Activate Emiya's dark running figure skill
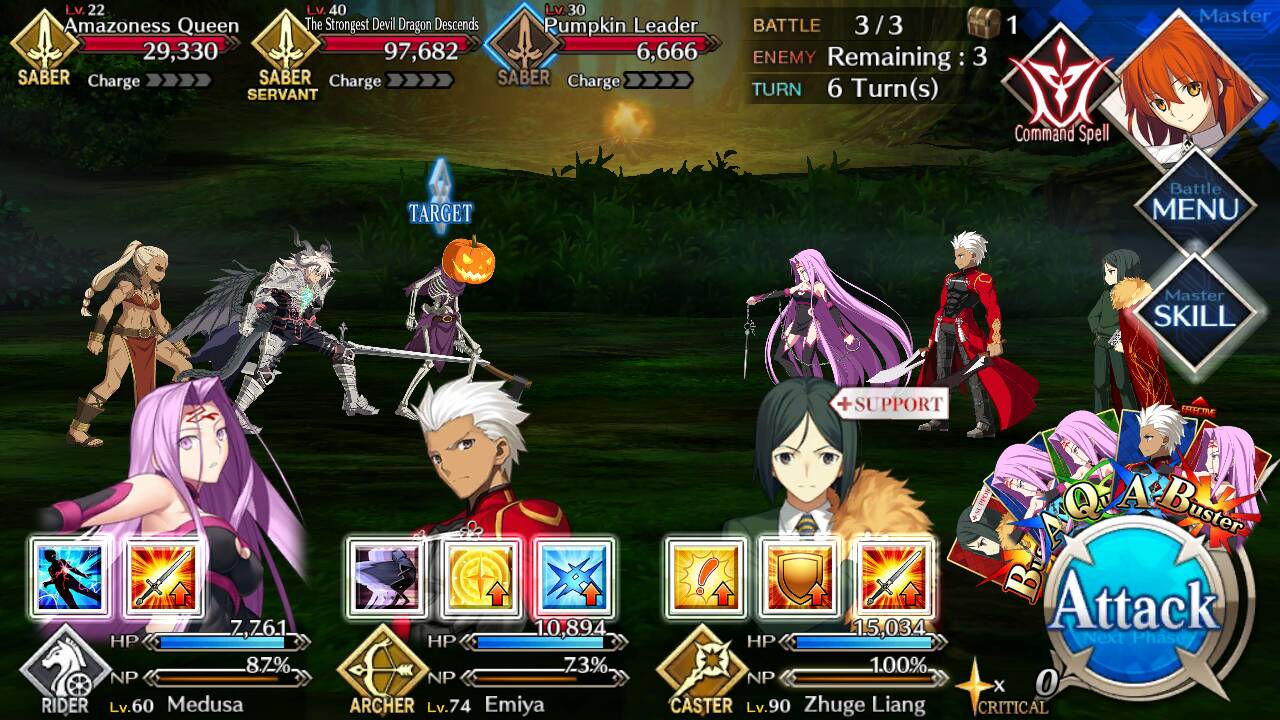 [x=387, y=578]
